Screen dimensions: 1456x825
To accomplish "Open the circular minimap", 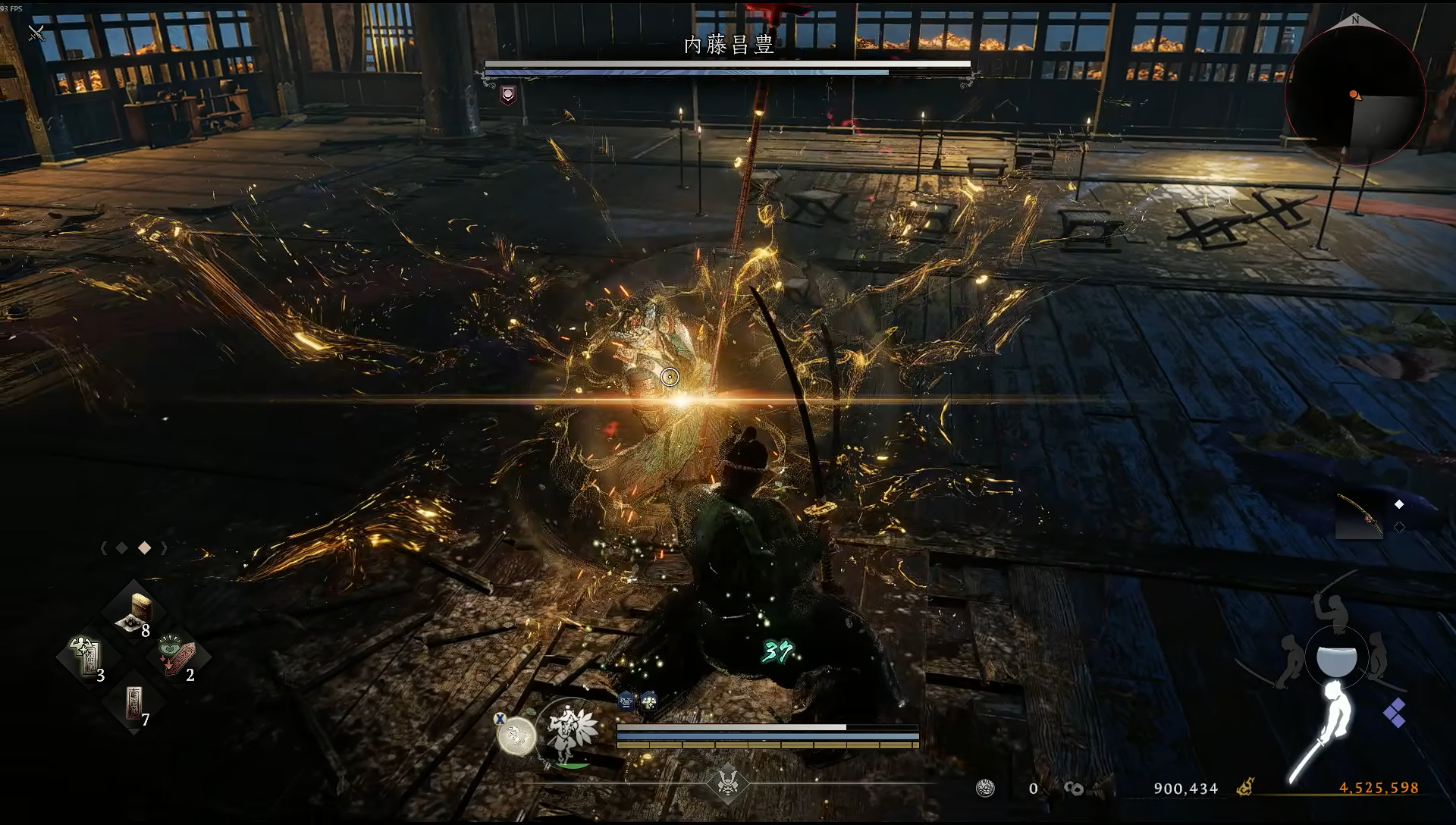I will tap(1354, 96).
